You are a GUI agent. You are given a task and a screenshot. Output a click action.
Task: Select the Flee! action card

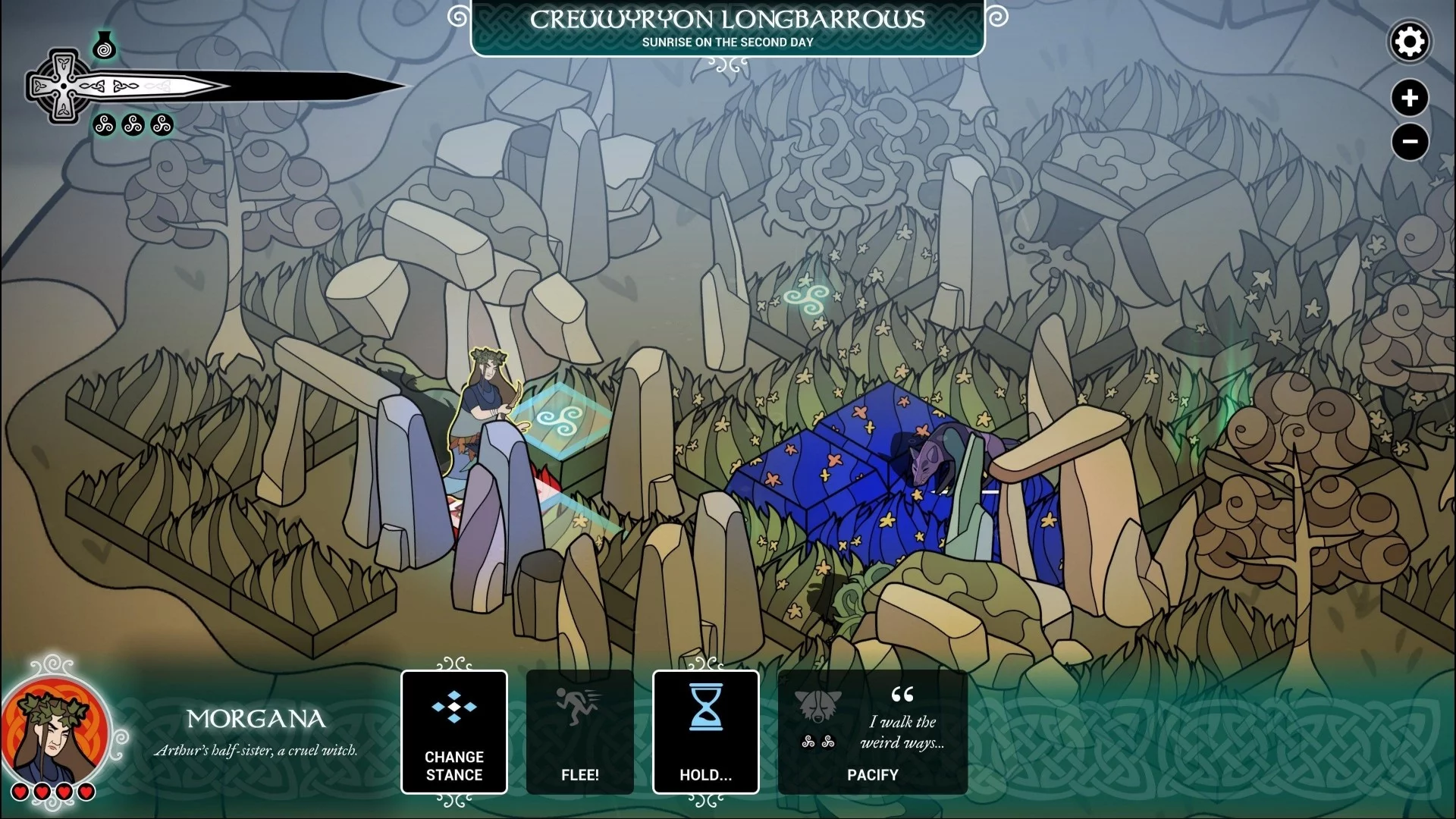point(579,732)
